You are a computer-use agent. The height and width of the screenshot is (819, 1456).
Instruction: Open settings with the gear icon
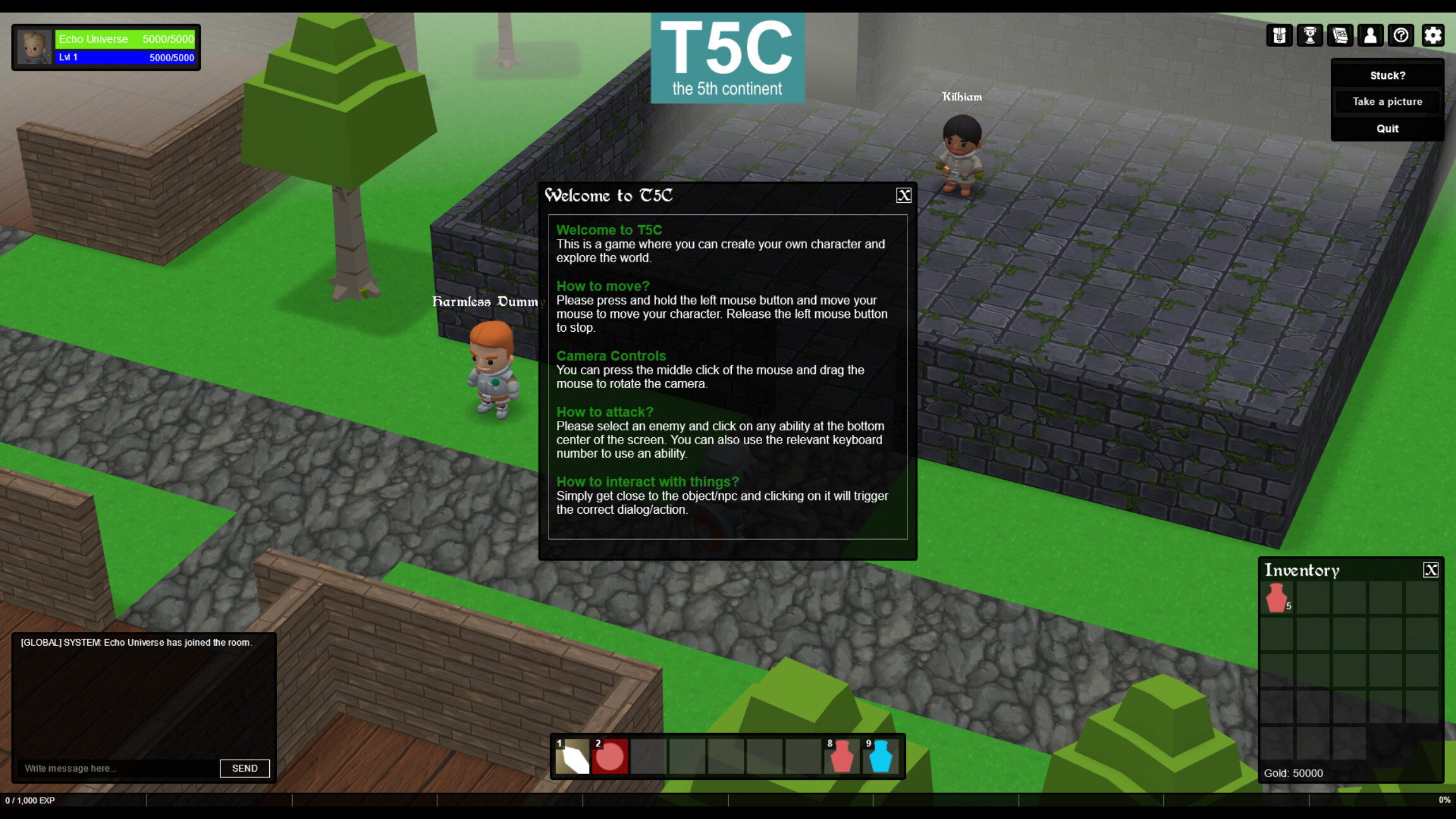[1433, 35]
